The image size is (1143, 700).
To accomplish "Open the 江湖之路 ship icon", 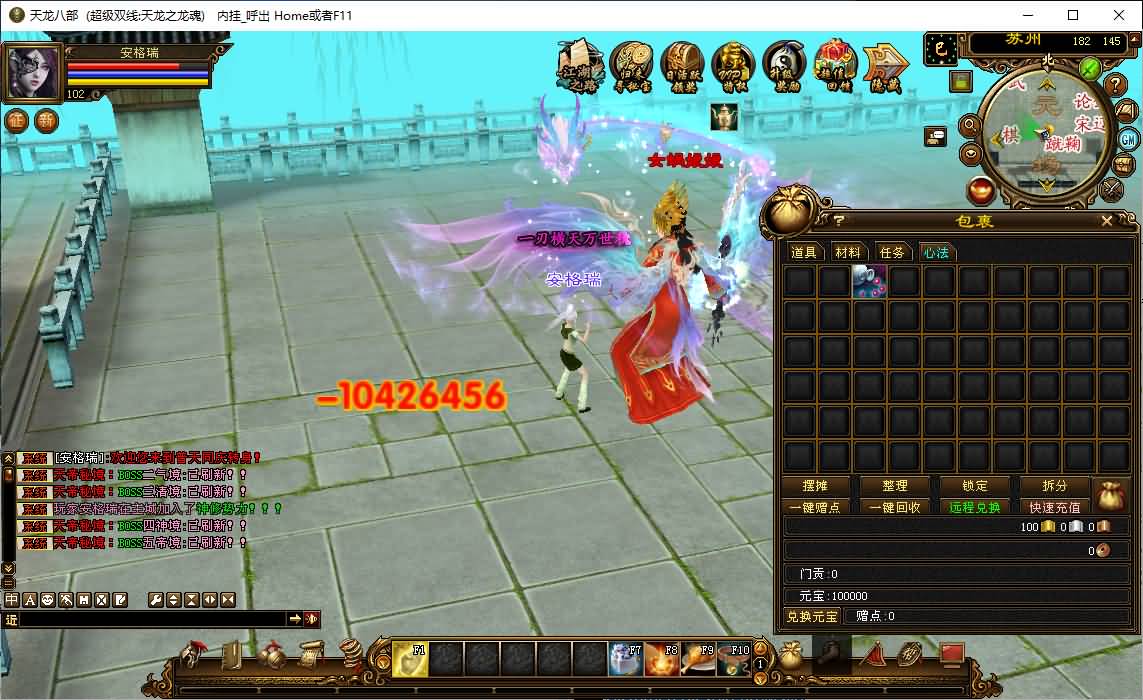I will (x=580, y=66).
